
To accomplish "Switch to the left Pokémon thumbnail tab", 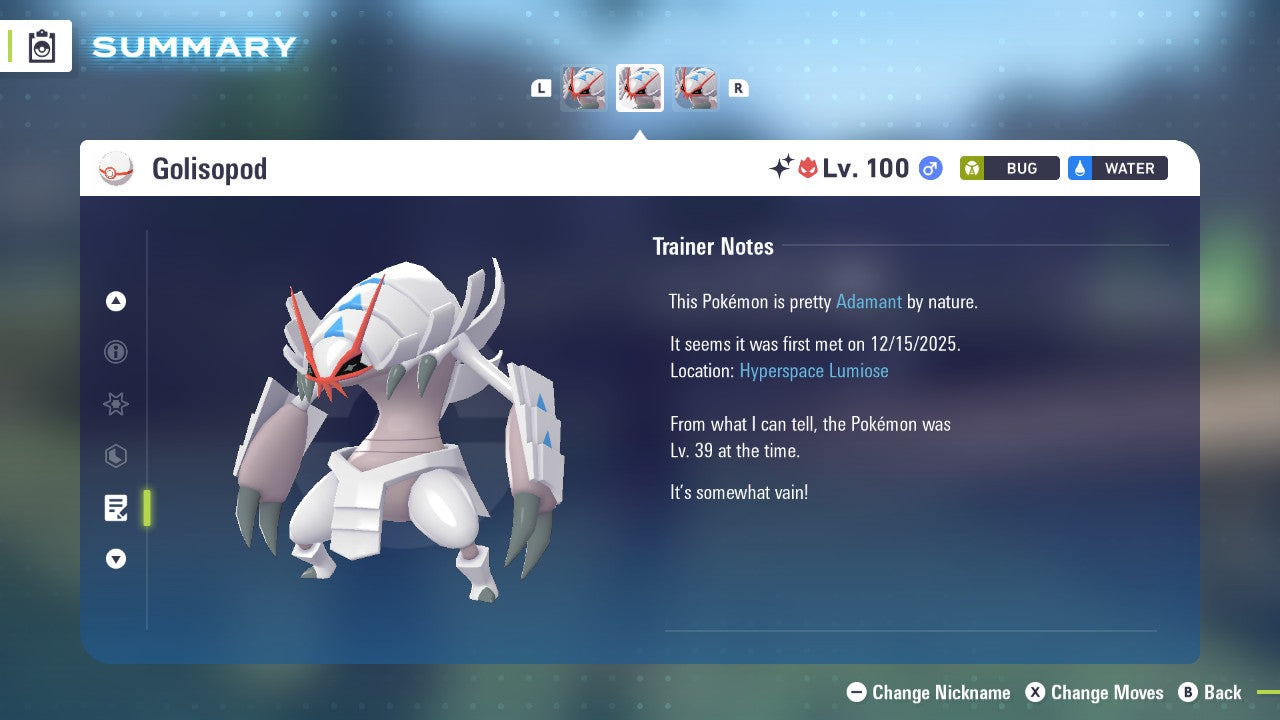I will click(583, 88).
